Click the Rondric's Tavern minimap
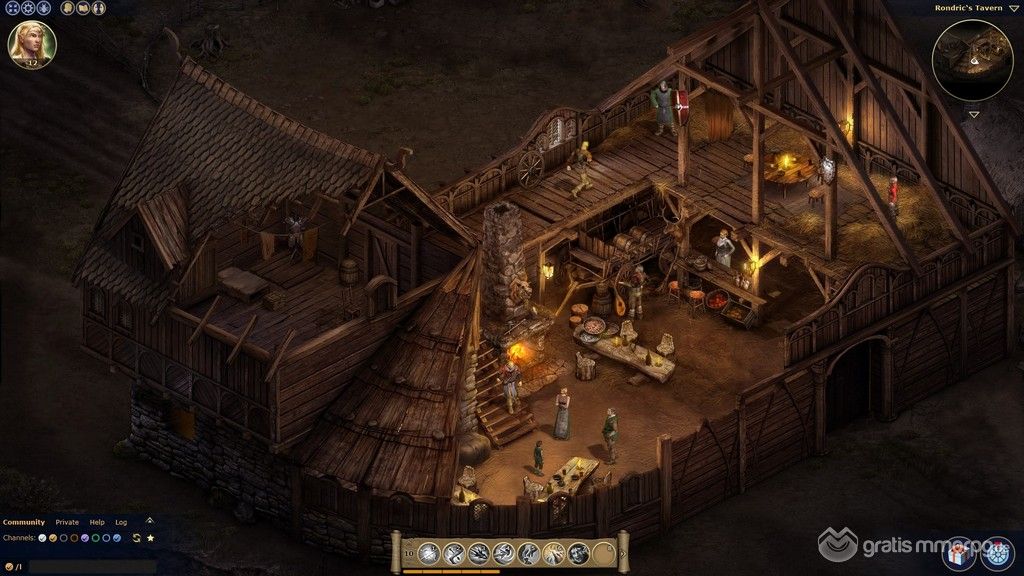This screenshot has height=576, width=1024. tap(972, 59)
